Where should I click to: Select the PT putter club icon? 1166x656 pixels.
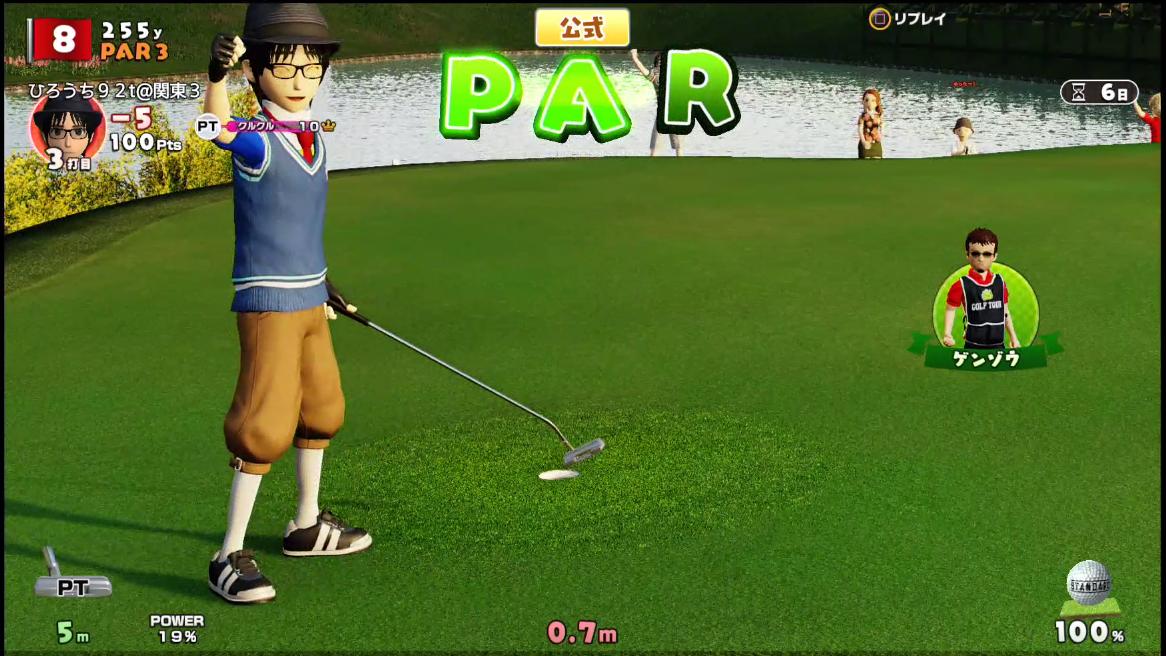click(71, 578)
